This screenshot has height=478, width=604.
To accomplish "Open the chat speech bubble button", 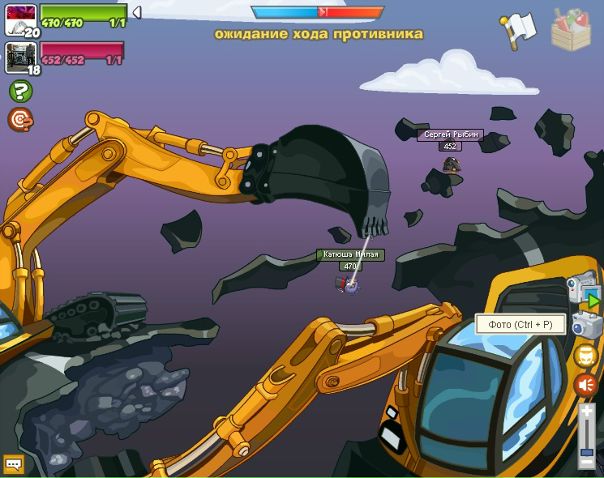I will 13,464.
